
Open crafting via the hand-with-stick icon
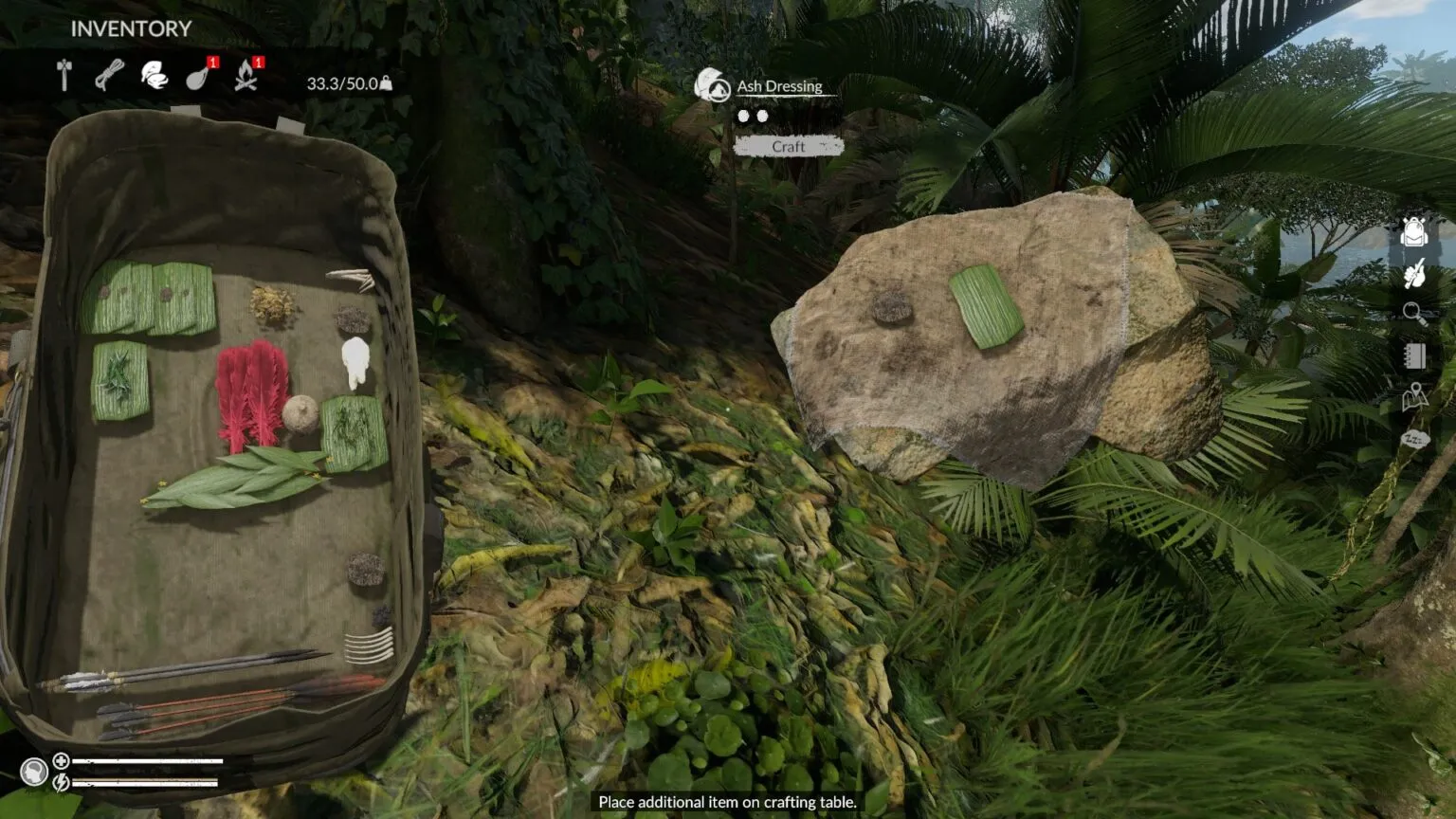(1413, 274)
